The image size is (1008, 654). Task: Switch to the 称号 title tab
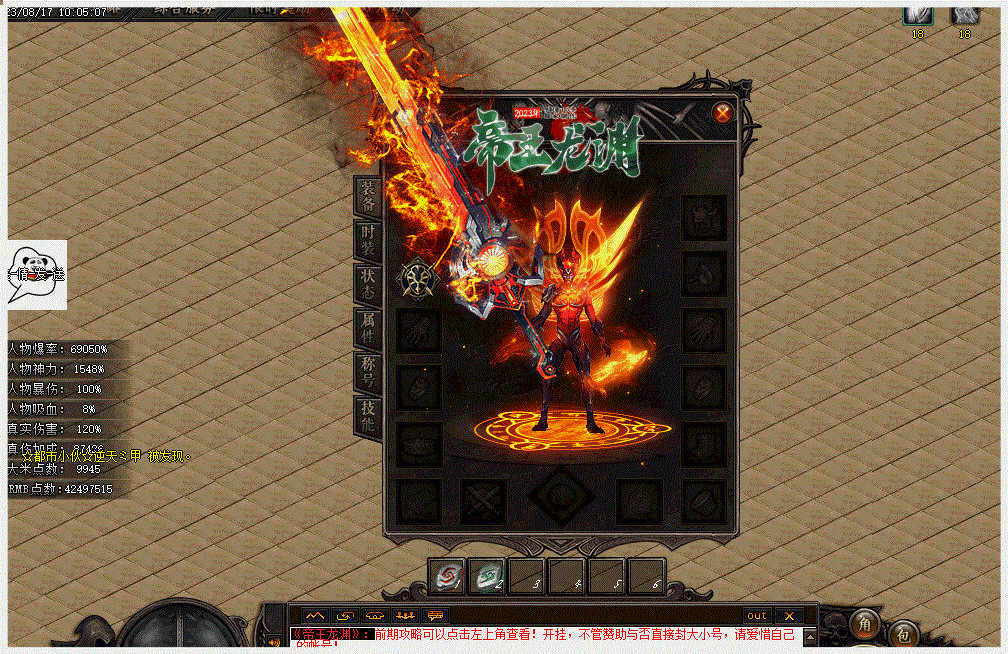click(x=368, y=371)
